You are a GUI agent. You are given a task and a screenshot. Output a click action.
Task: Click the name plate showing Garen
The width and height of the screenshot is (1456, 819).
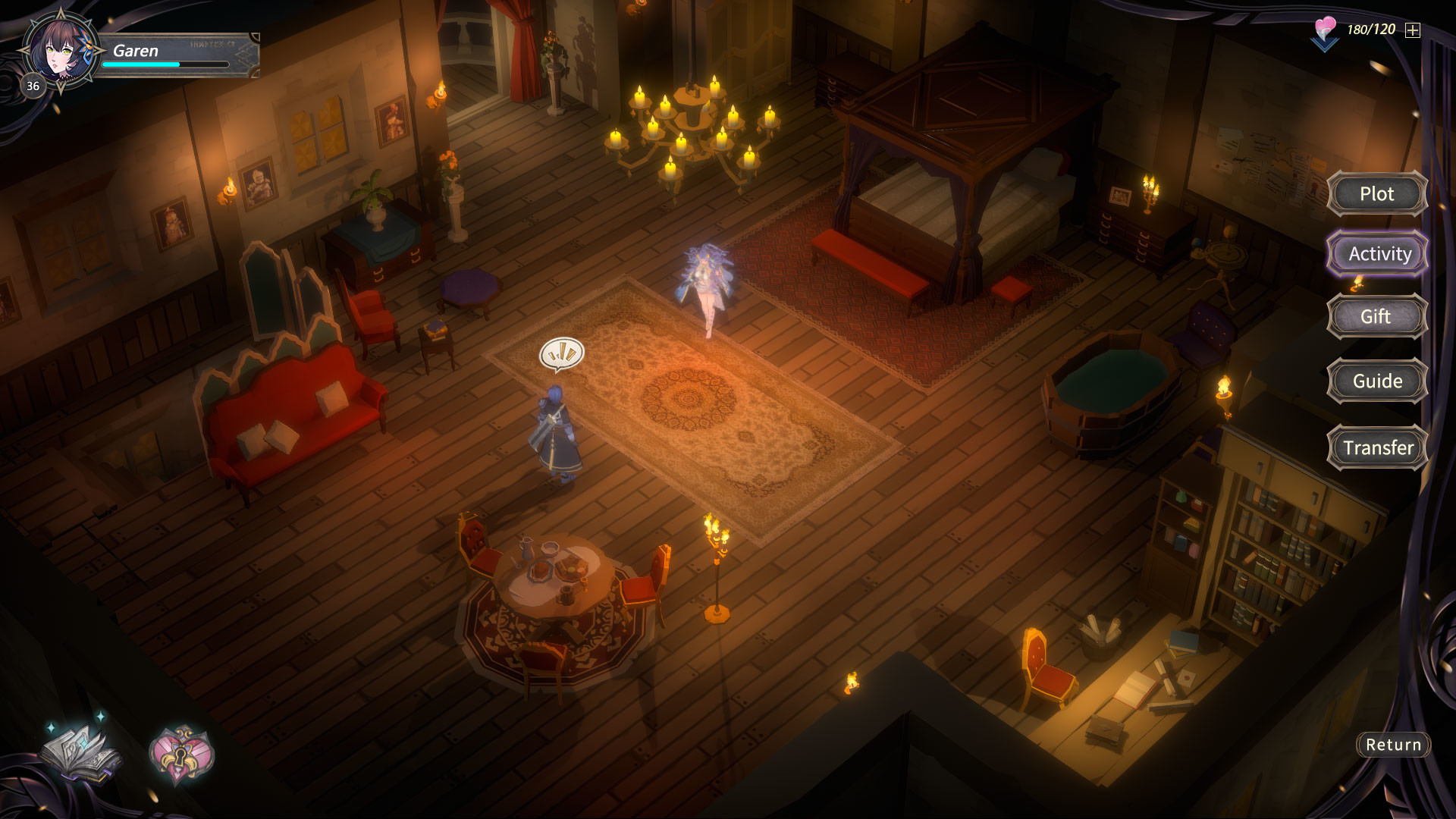136,51
